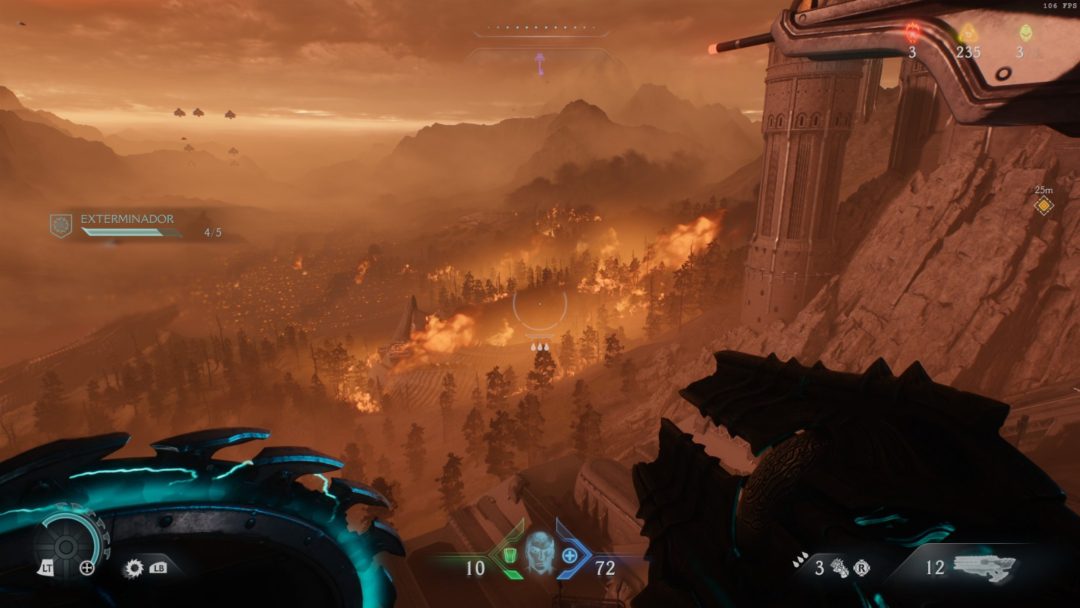
Task: Click the green armor shield icon
Action: click(x=510, y=555)
